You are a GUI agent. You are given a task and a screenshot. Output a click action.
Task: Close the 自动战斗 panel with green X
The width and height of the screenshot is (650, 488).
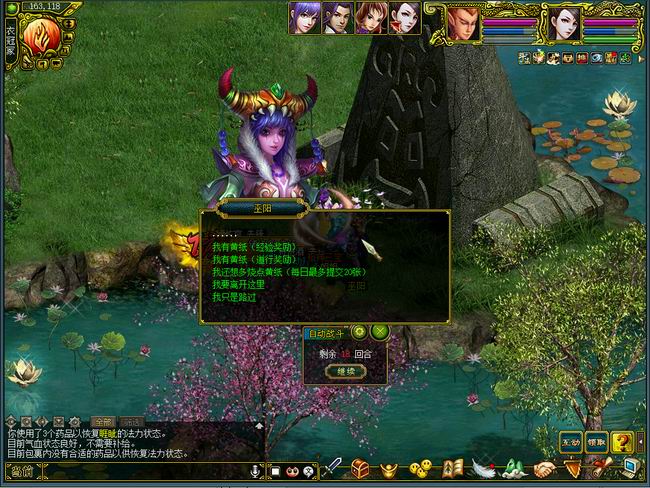[379, 331]
